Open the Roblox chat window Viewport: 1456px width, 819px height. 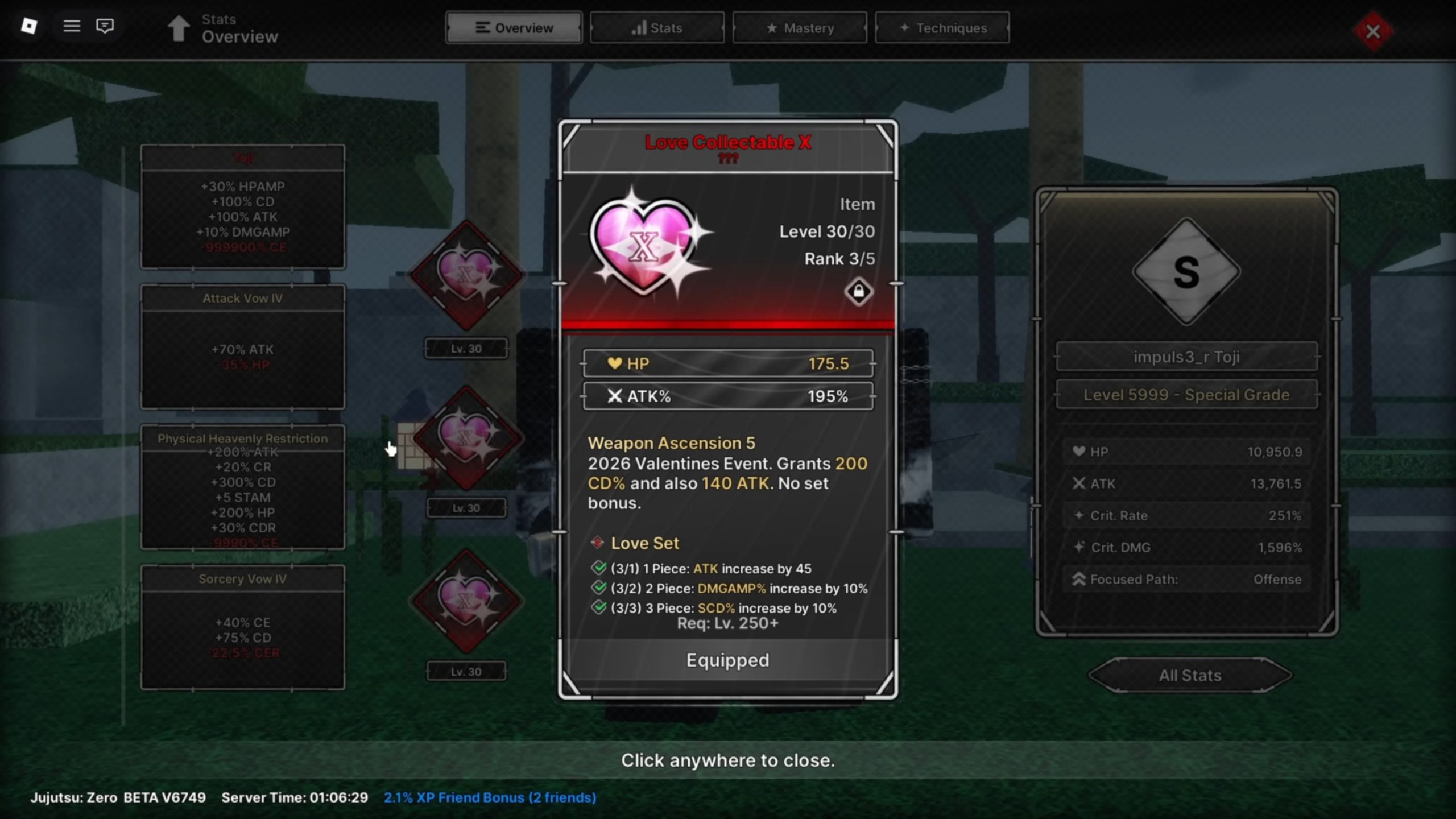[105, 26]
